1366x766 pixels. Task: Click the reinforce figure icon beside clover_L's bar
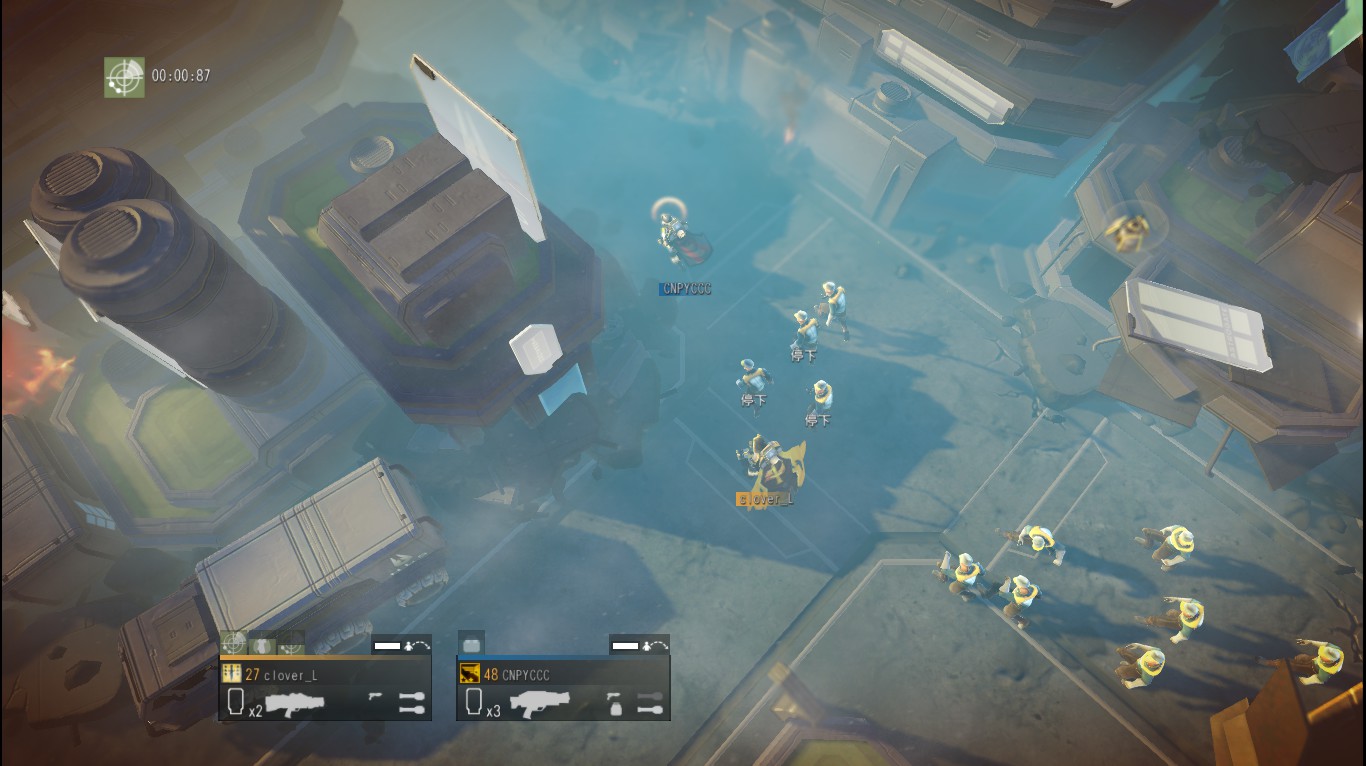tap(407, 646)
